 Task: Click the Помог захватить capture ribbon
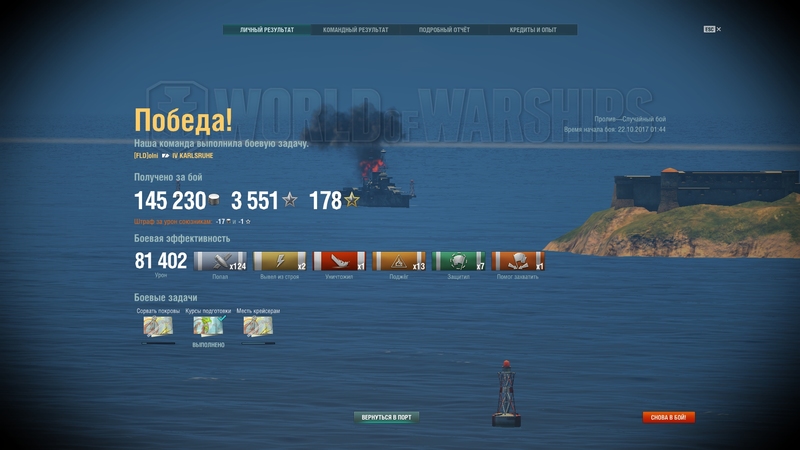tap(518, 262)
